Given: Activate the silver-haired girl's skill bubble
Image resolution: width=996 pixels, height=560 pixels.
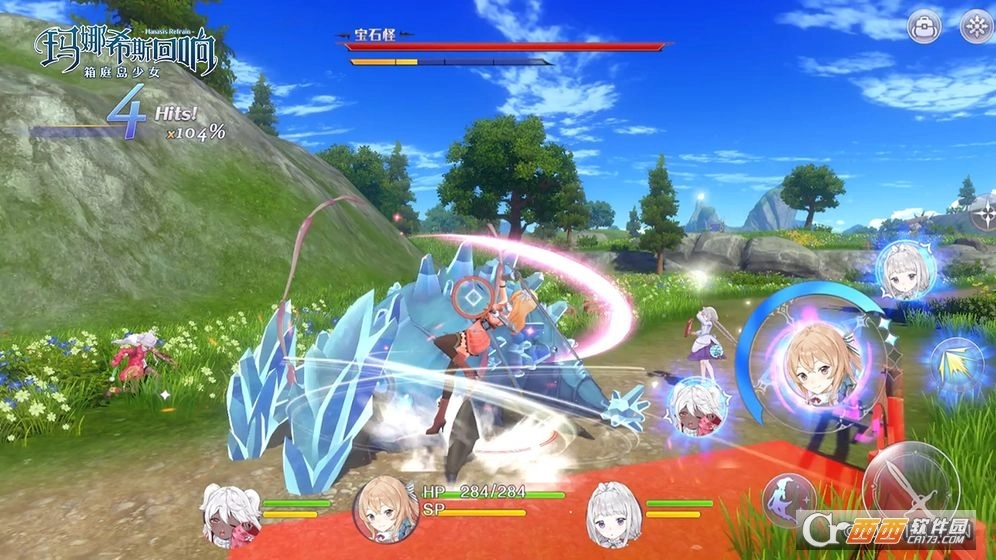Looking at the screenshot, I should click(905, 269).
